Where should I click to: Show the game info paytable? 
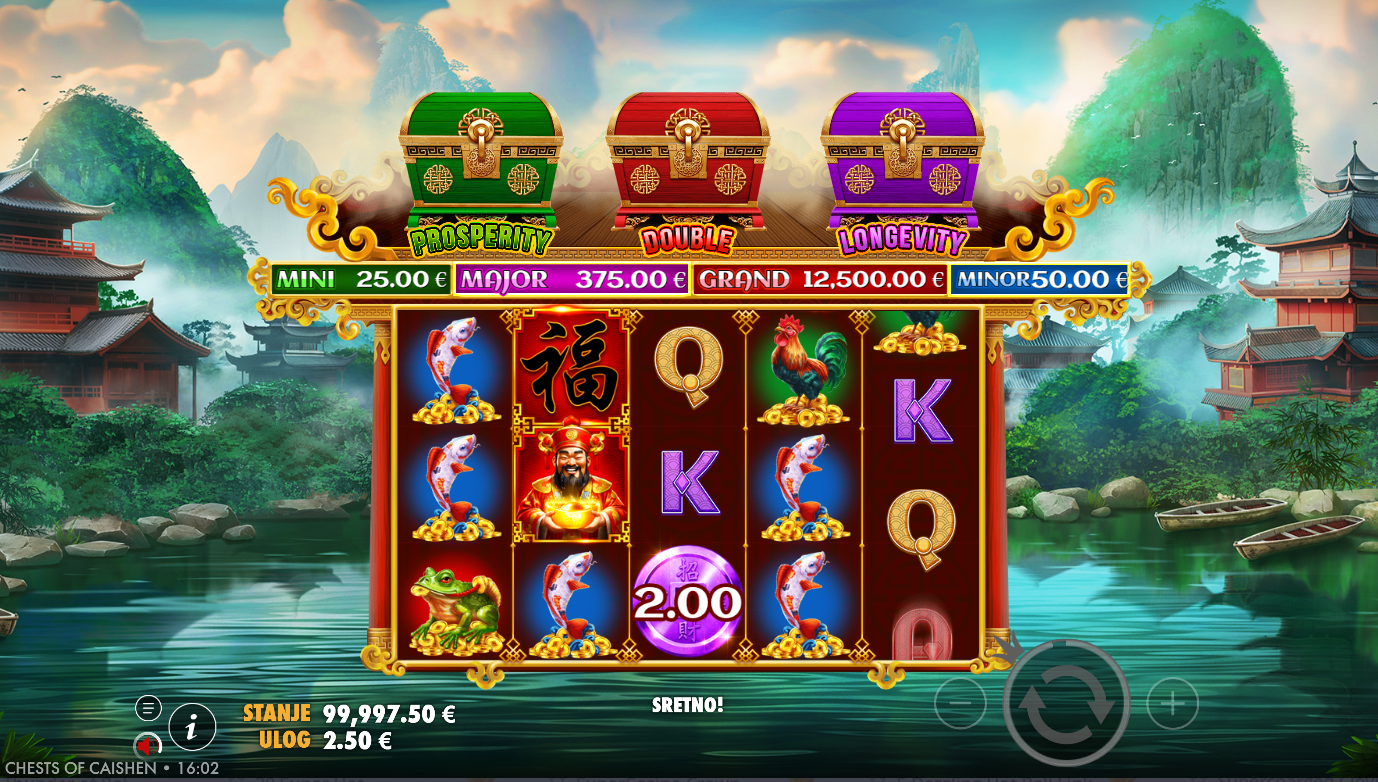click(x=192, y=727)
